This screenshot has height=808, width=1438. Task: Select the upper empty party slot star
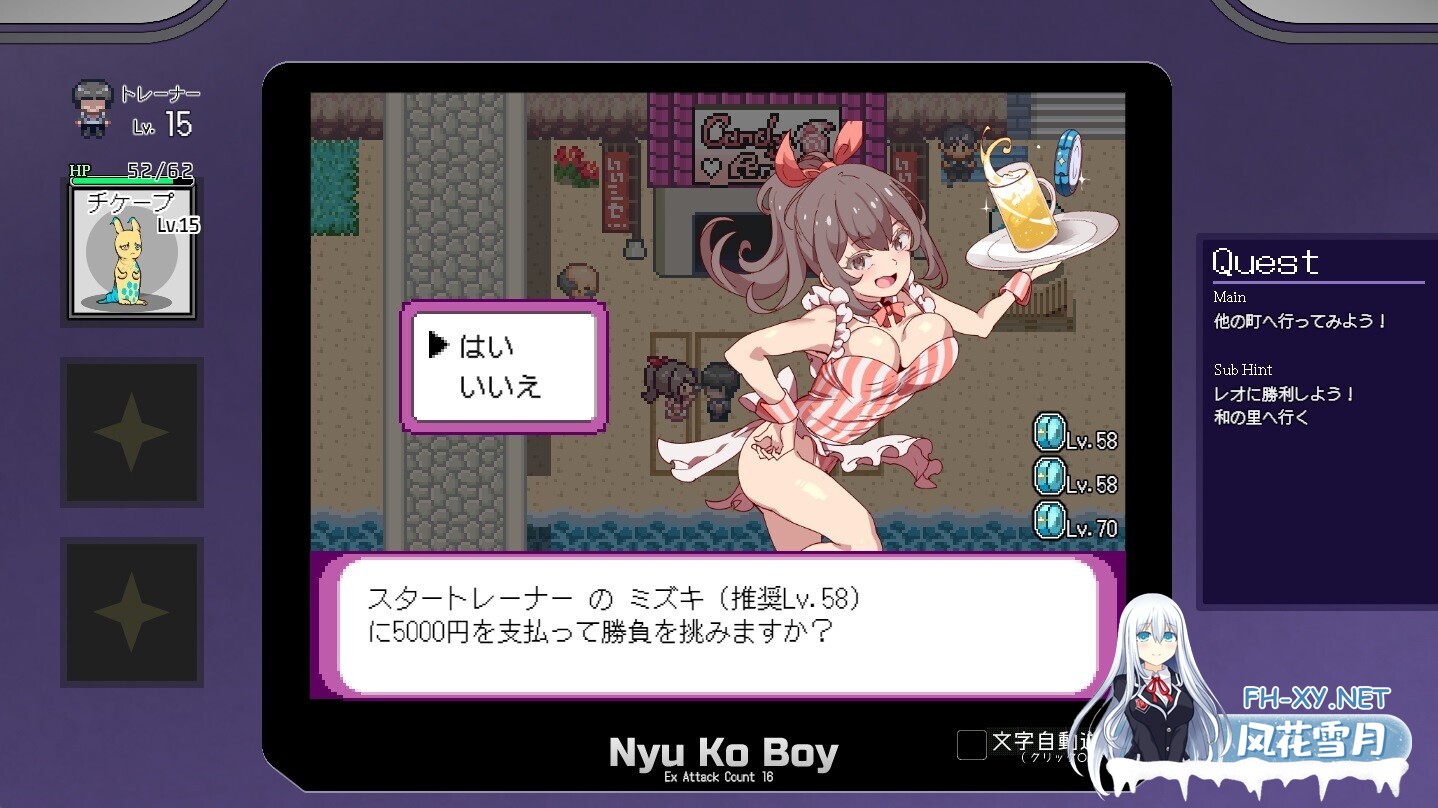coord(131,434)
